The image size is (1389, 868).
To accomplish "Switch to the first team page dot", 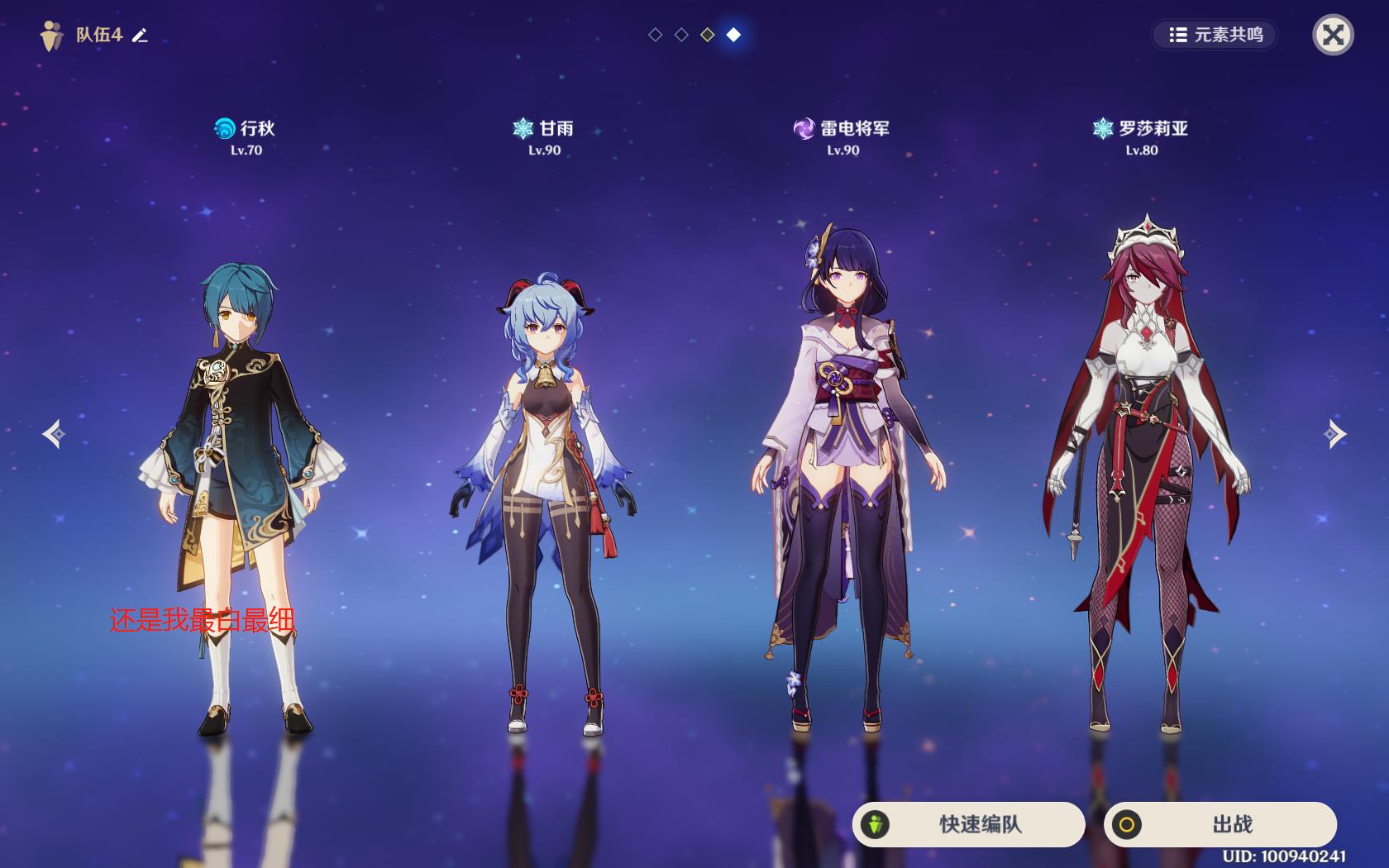I will coord(656,35).
